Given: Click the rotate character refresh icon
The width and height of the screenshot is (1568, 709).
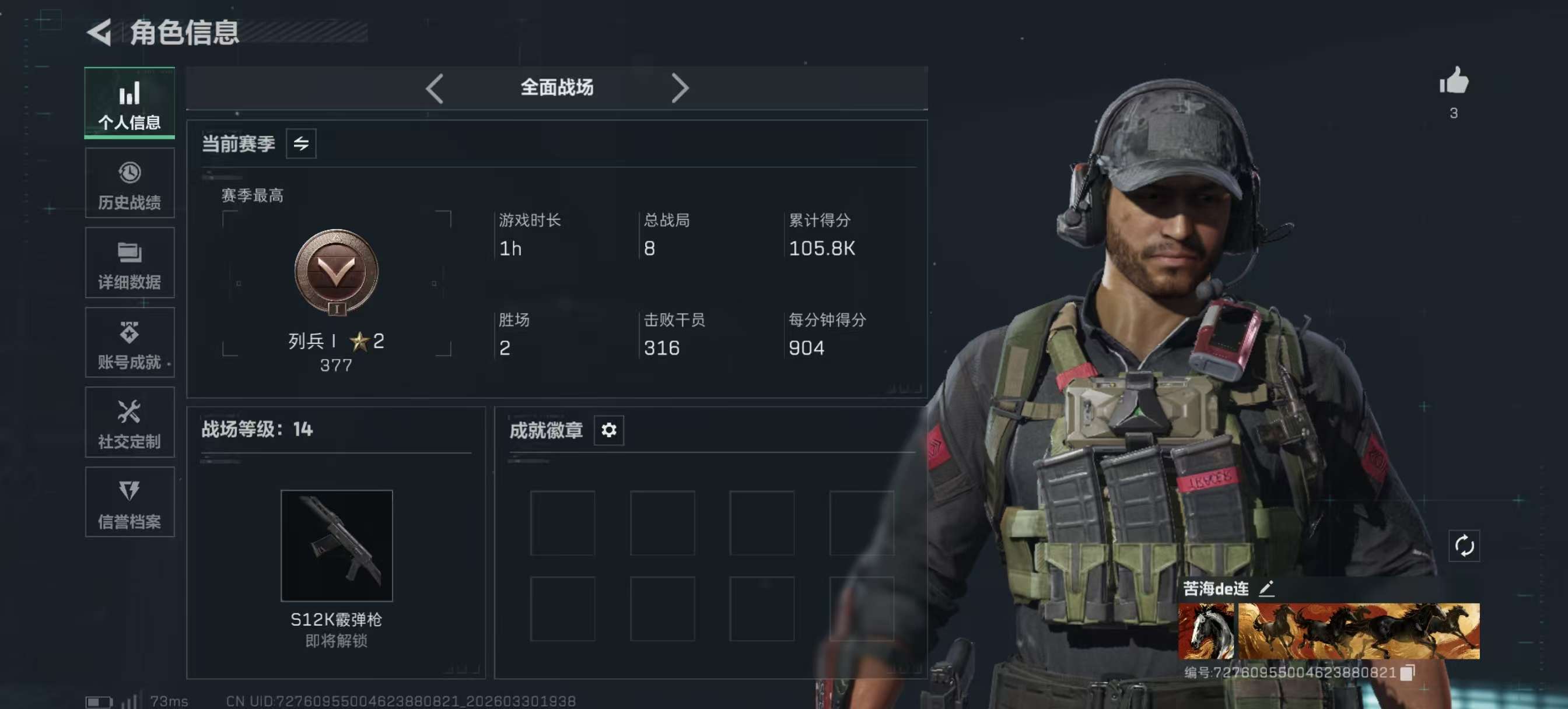Looking at the screenshot, I should [x=1464, y=545].
